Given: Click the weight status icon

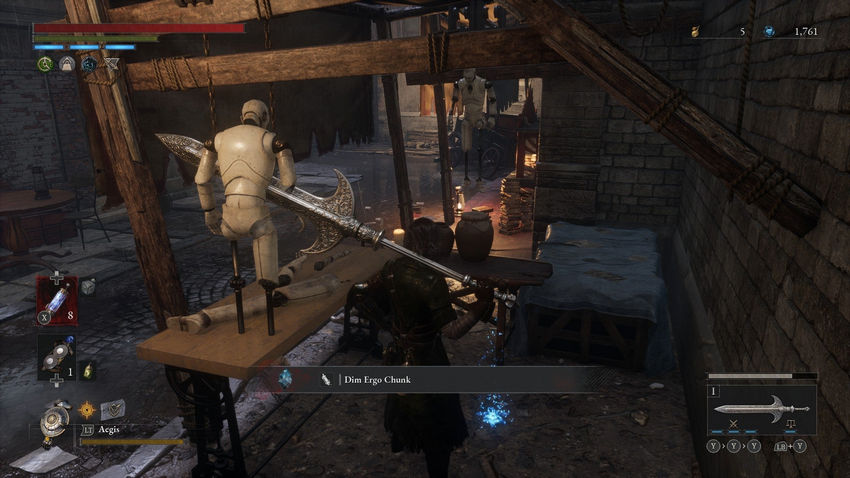Looking at the screenshot, I should point(67,64).
